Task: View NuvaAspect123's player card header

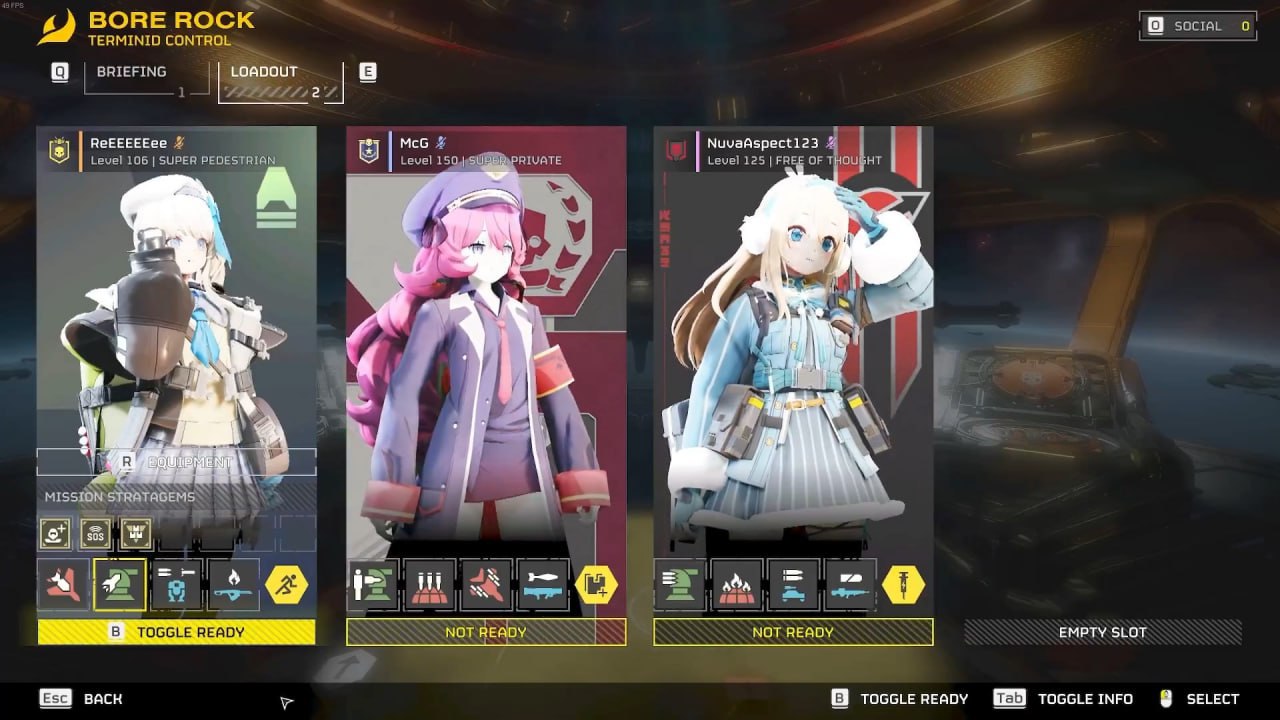Action: pyautogui.click(x=792, y=151)
